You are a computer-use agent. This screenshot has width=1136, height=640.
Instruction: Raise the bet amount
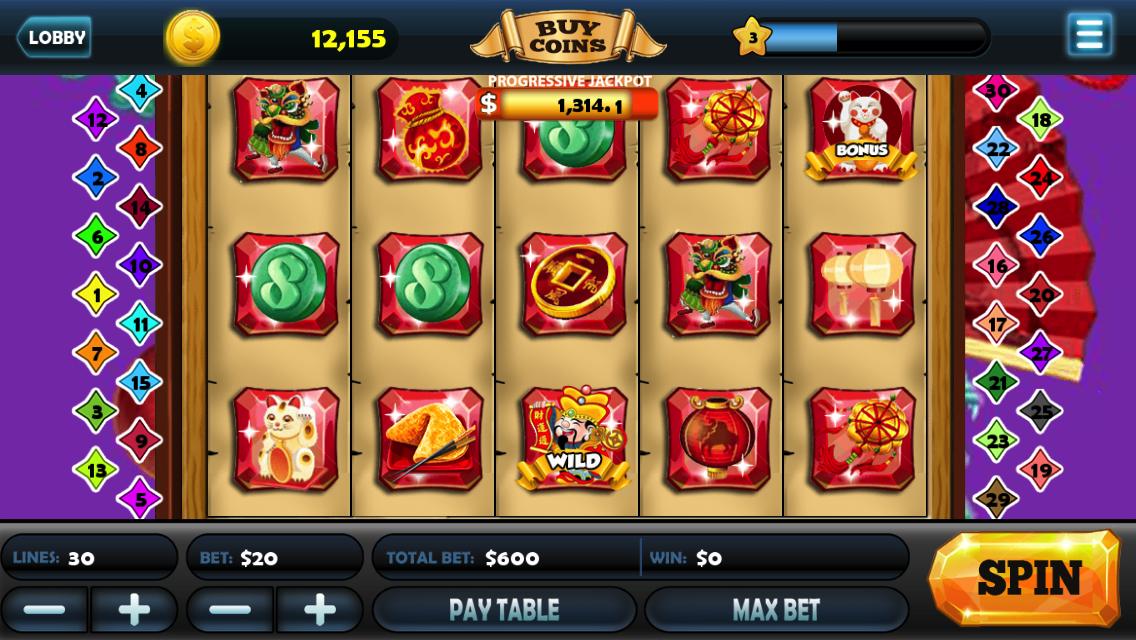[x=320, y=609]
